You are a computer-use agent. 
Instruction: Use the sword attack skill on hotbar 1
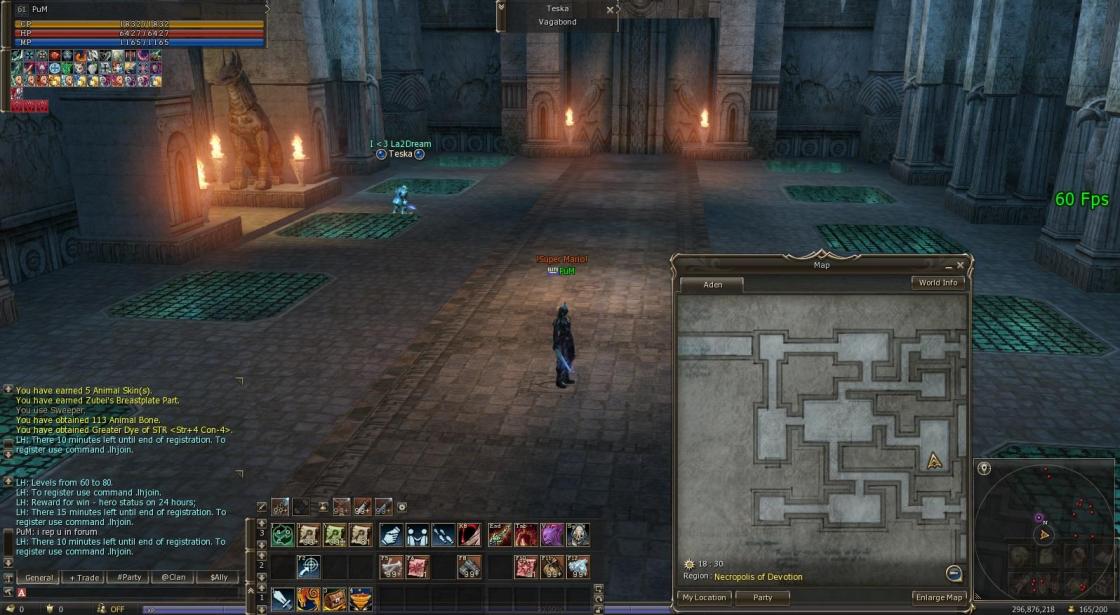tap(282, 599)
